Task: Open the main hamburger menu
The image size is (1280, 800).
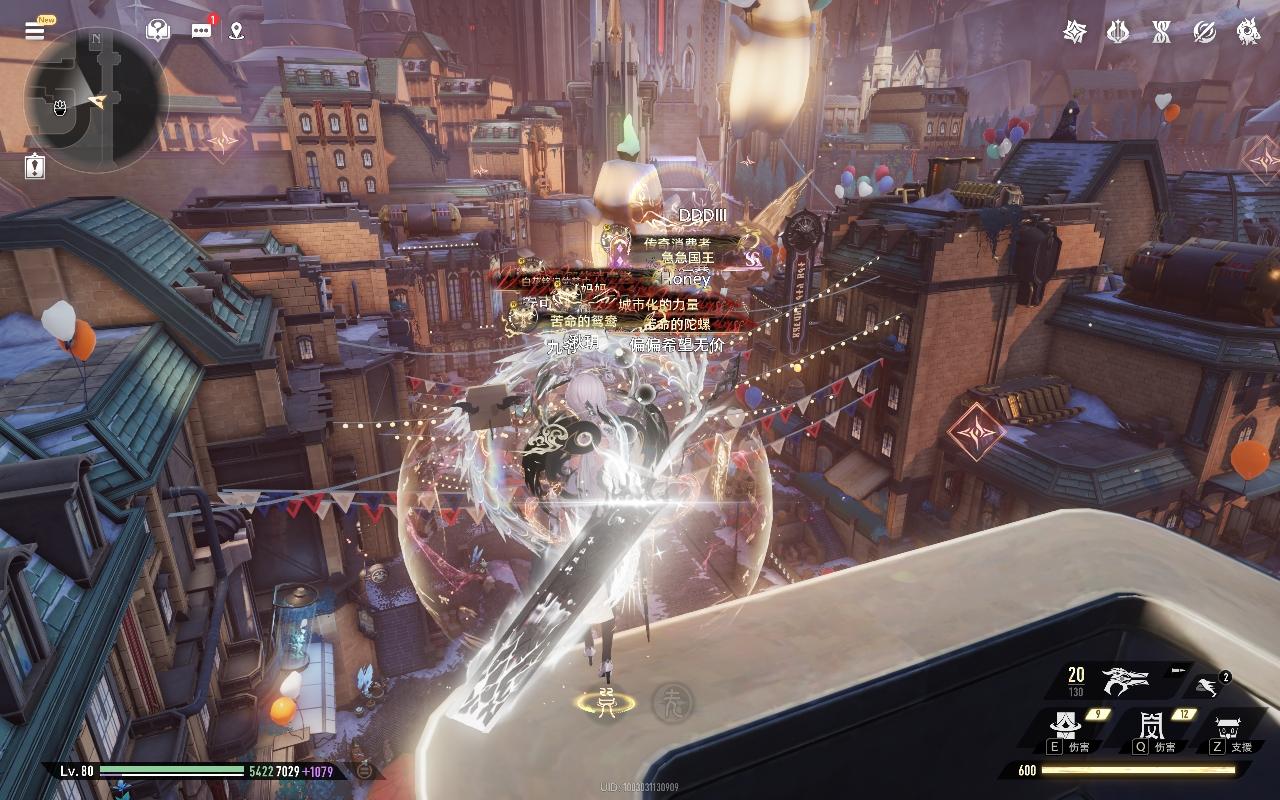Action: (x=35, y=30)
